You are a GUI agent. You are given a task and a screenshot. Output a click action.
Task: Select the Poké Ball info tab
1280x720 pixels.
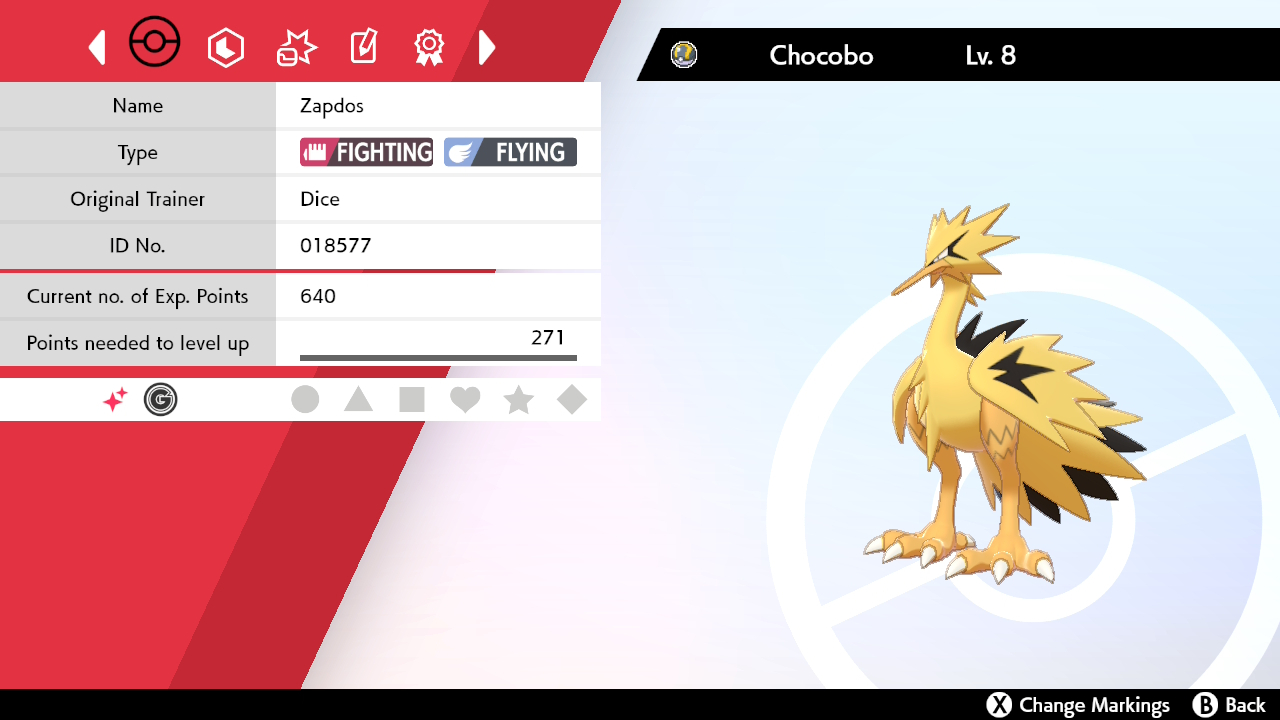[155, 44]
